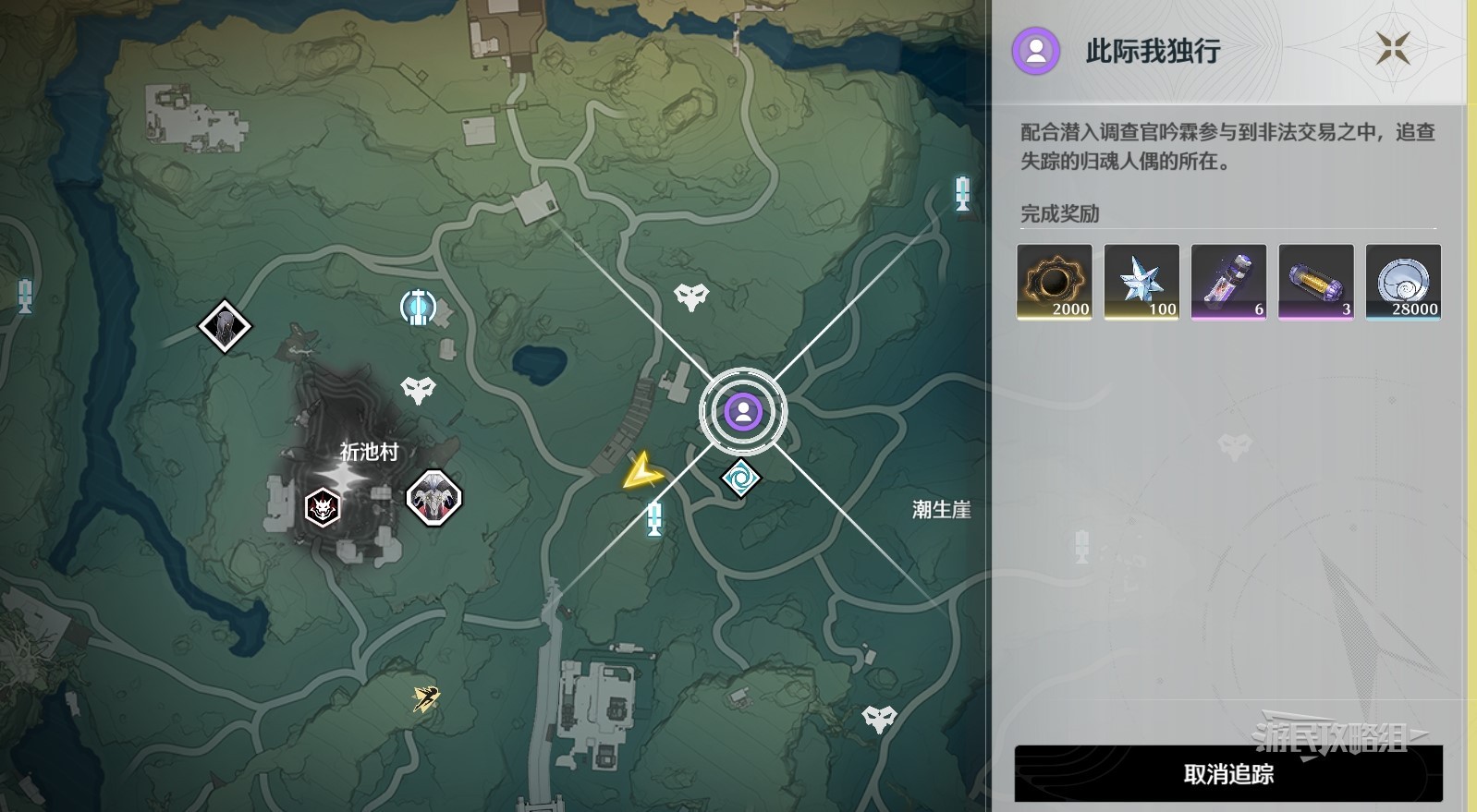The width and height of the screenshot is (1477, 812).
Task: Click the yellow bird map marker
Action: tap(426, 698)
